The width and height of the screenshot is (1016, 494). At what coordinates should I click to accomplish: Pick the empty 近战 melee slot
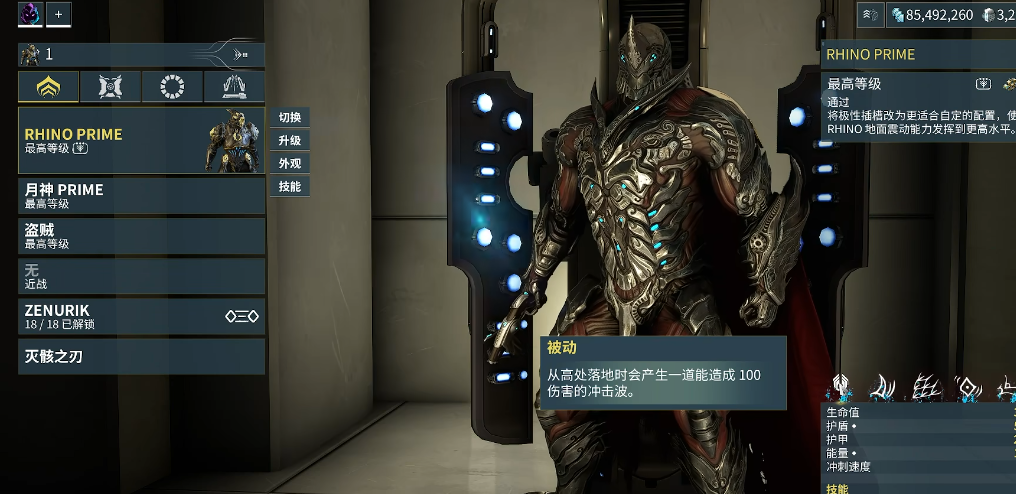click(x=141, y=275)
